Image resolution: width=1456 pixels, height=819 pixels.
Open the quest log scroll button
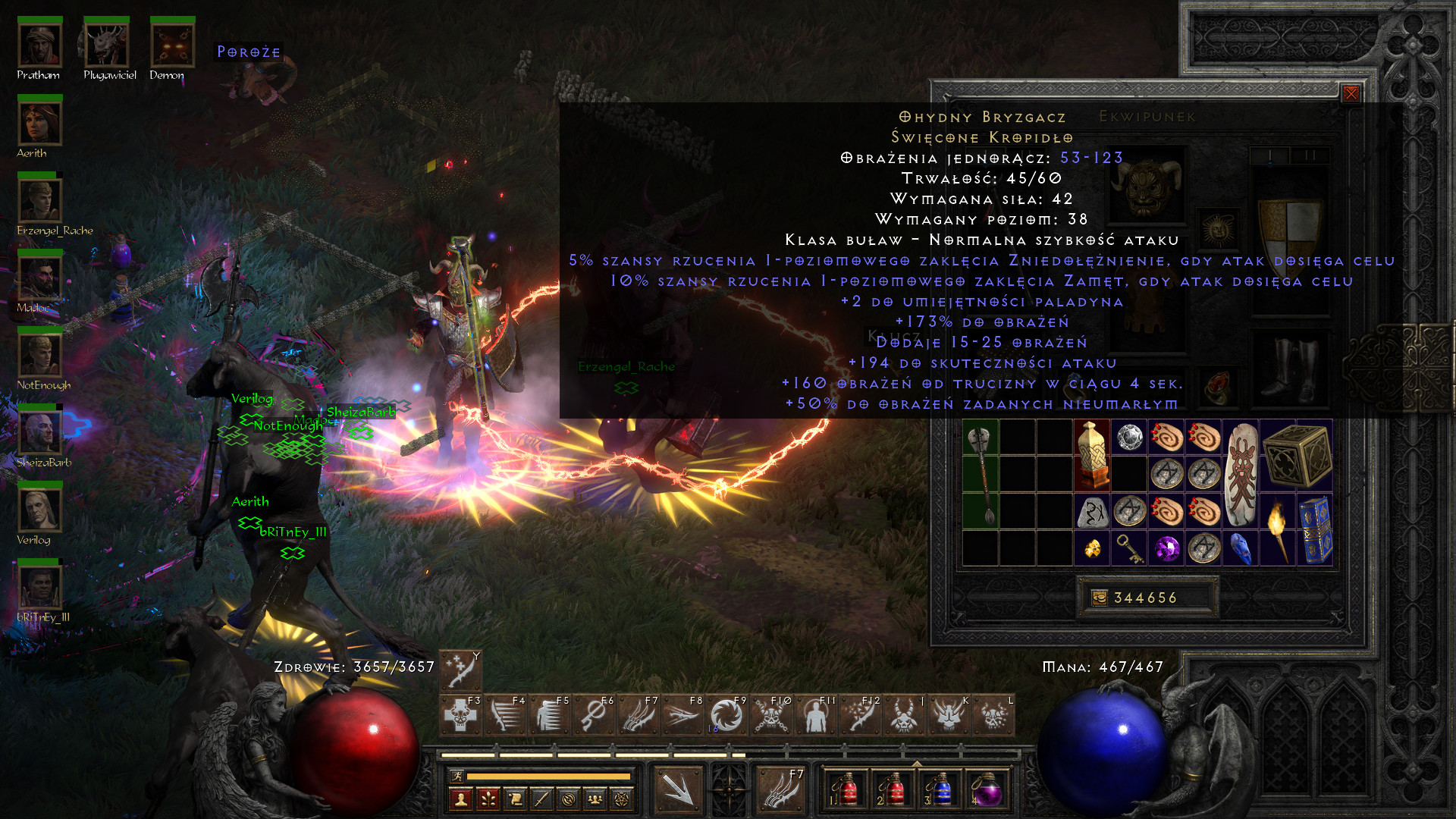click(x=515, y=799)
